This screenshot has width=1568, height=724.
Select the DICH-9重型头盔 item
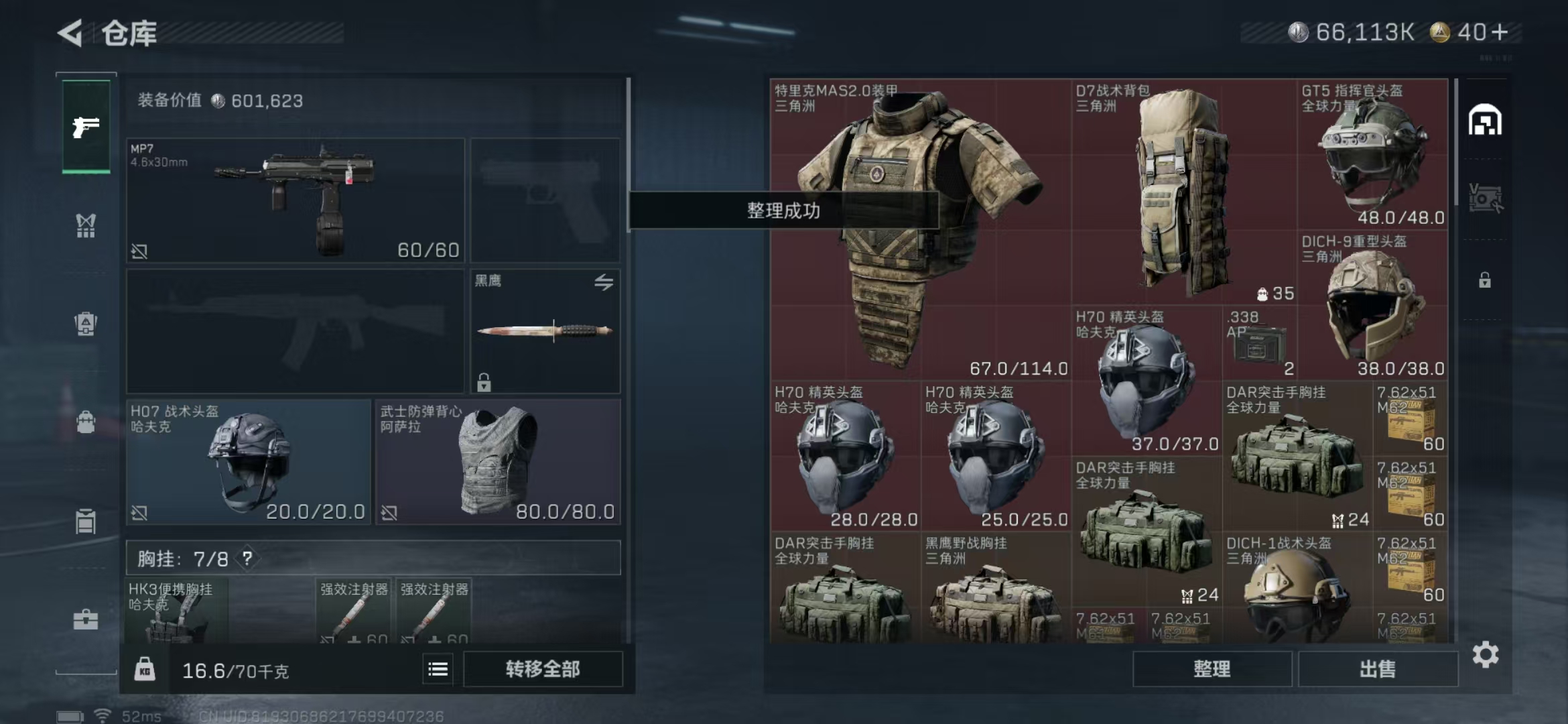(x=1372, y=305)
